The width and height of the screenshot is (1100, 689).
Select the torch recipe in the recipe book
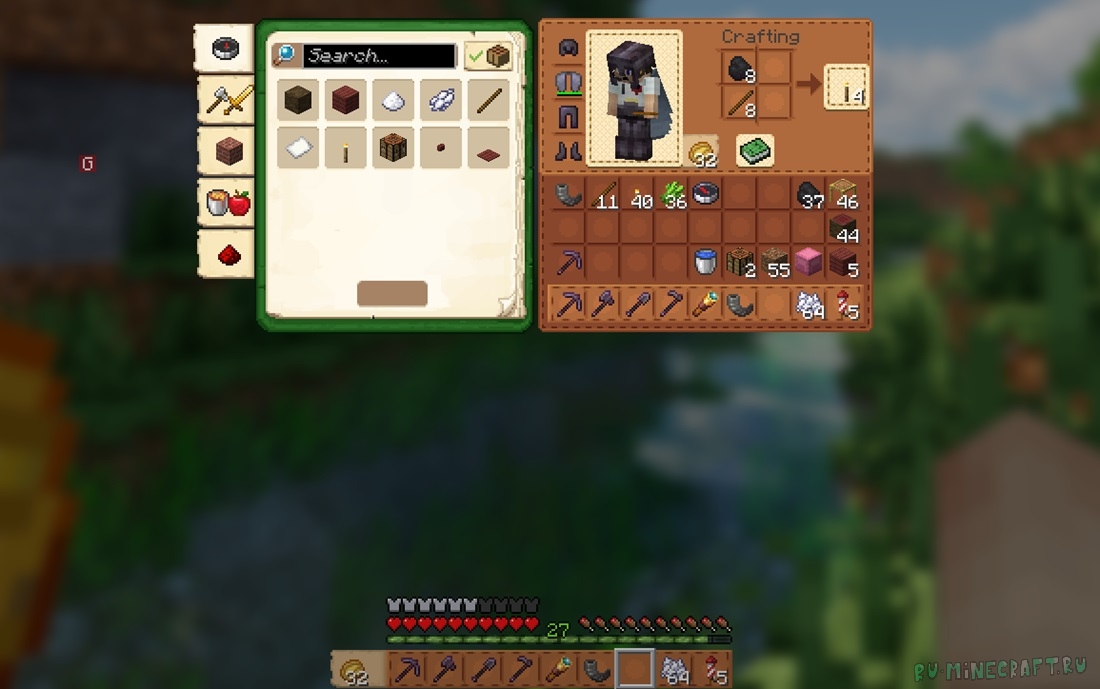click(345, 148)
